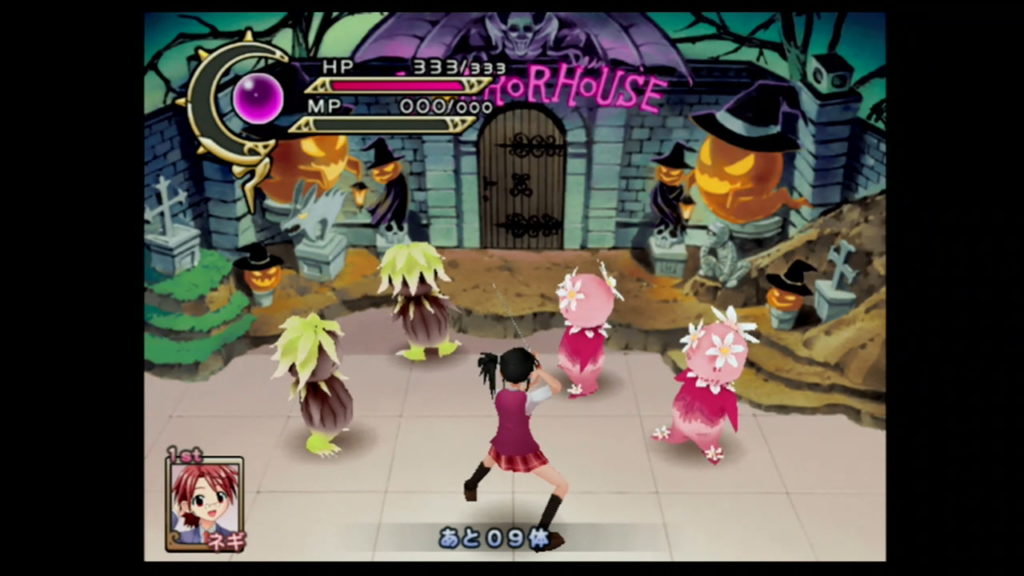Click the purple magic orb emblem

[x=259, y=99]
